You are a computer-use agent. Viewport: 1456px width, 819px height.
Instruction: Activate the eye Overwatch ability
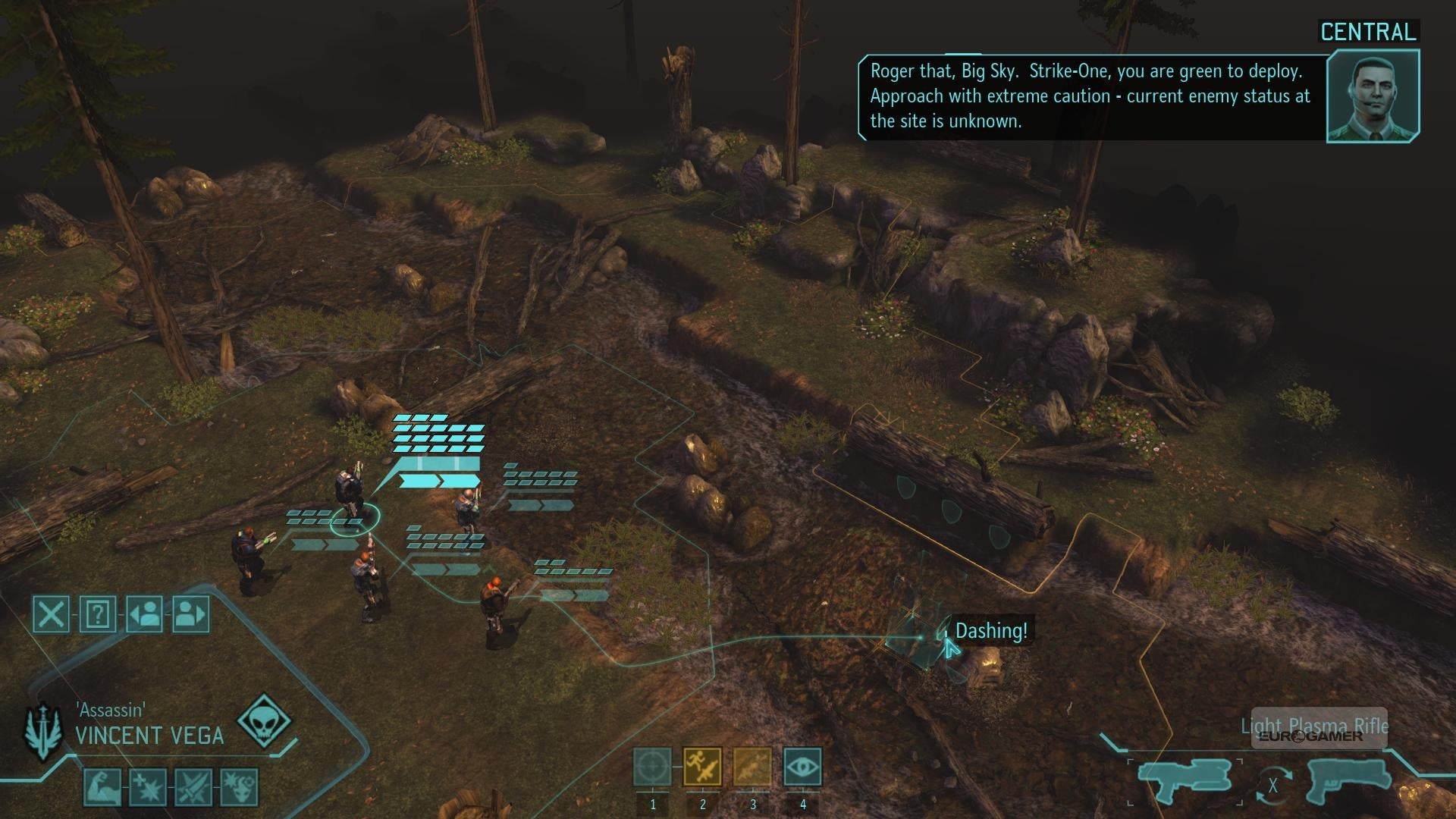pos(802,767)
